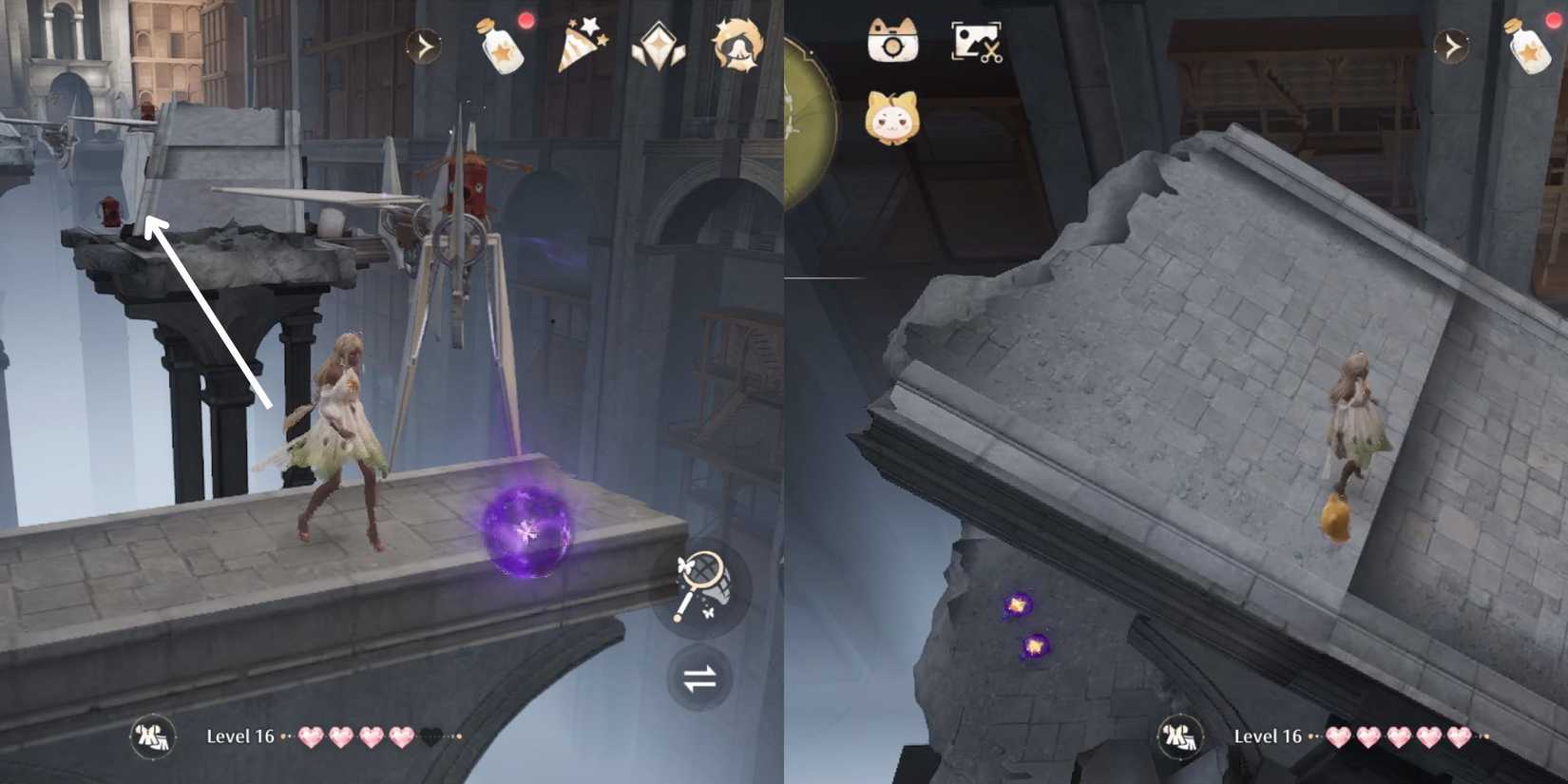Click the purple orb on the bridge
This screenshot has width=1568, height=784.
(526, 529)
